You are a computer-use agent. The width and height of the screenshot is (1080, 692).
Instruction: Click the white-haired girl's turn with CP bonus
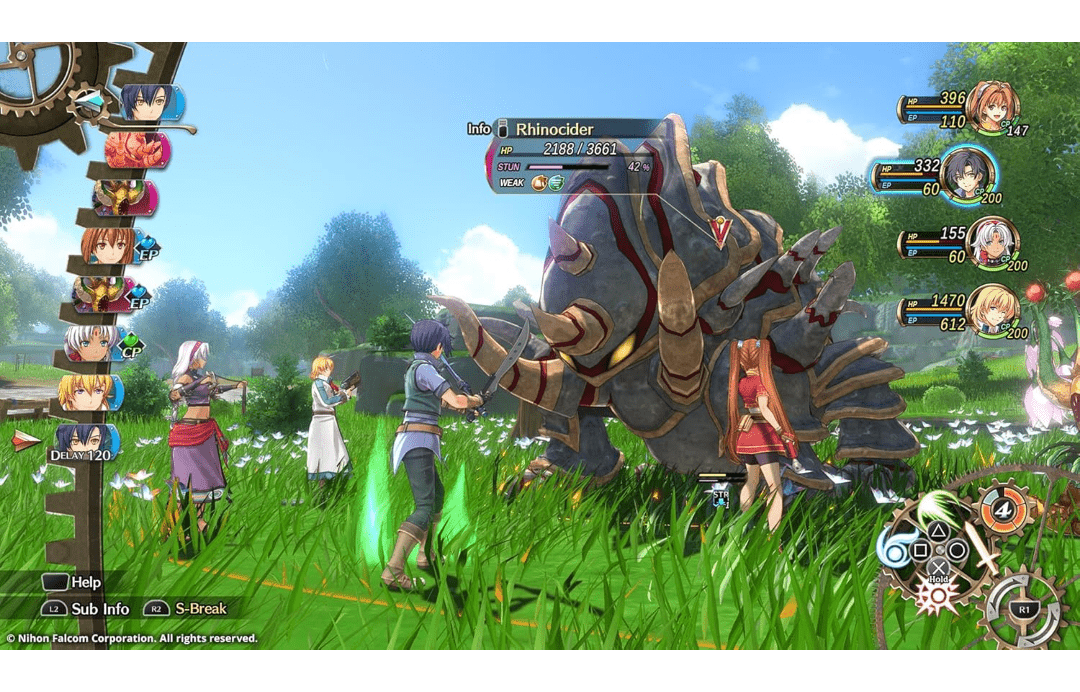94,342
